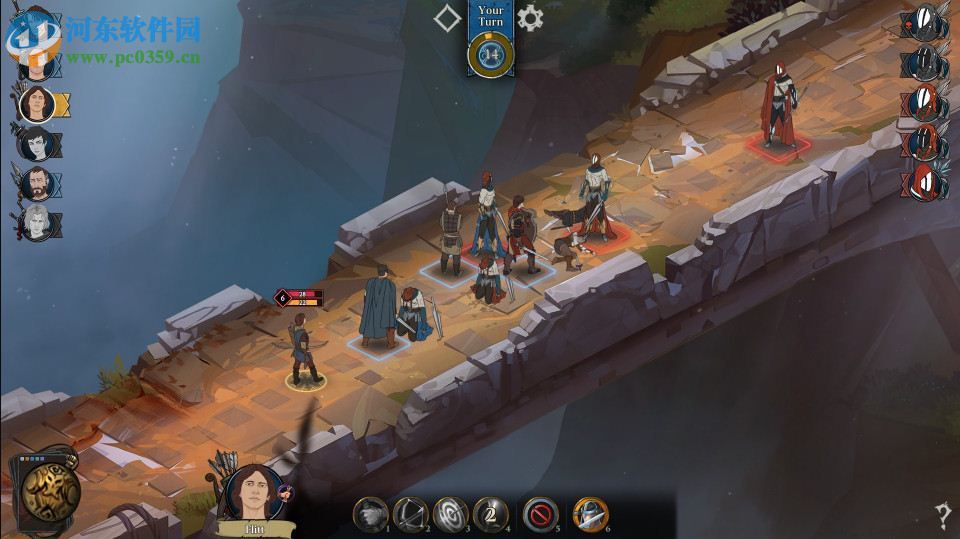This screenshot has width=960, height=539.
Task: Click the red cancel-circle ability
Action: click(x=540, y=513)
